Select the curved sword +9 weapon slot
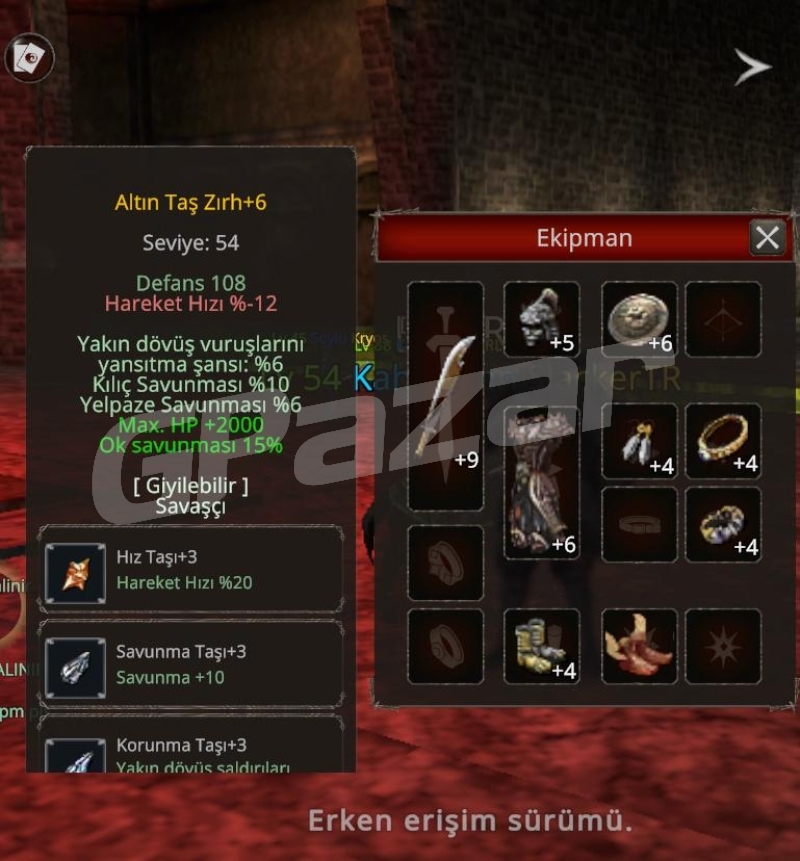 pos(446,395)
